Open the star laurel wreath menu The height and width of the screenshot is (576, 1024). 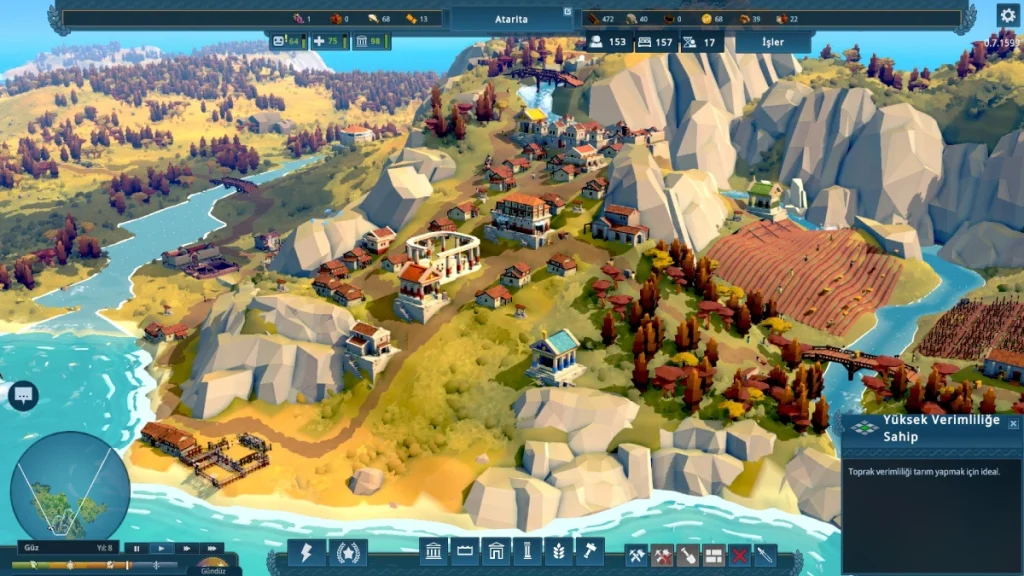click(x=347, y=552)
